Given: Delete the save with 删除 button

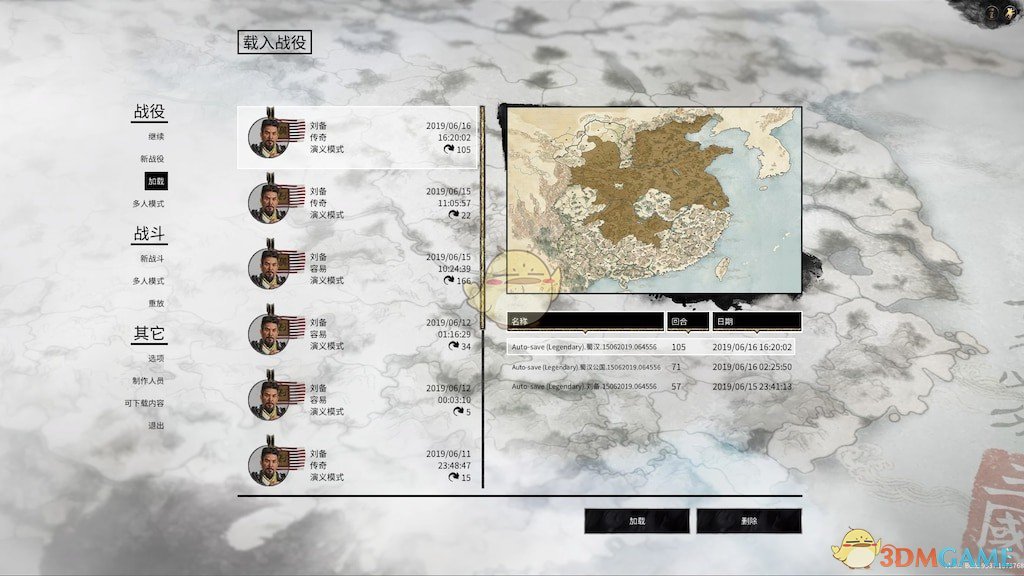Looking at the screenshot, I should pyautogui.click(x=749, y=521).
